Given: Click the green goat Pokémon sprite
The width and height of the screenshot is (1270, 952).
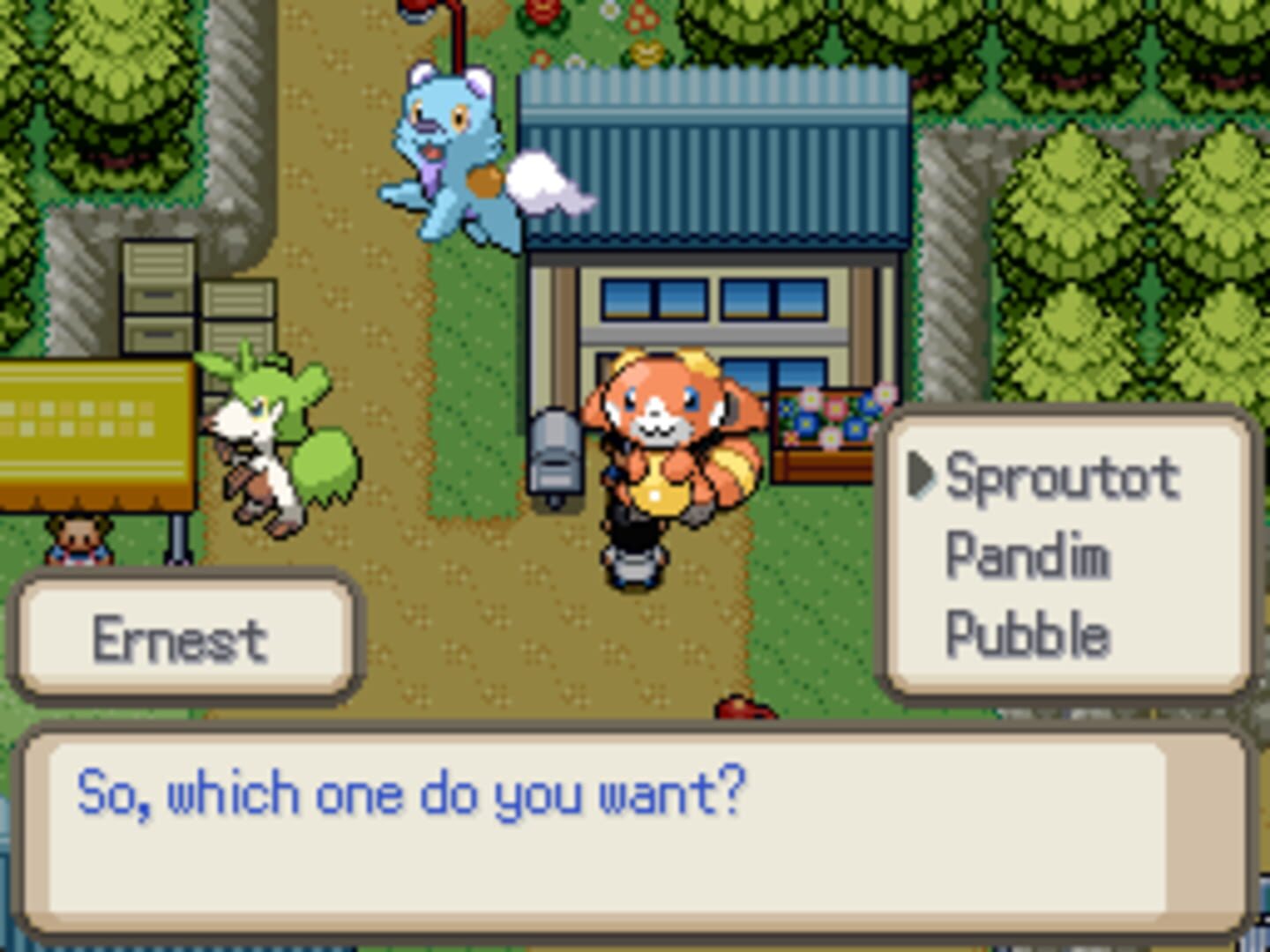Looking at the screenshot, I should [x=265, y=432].
